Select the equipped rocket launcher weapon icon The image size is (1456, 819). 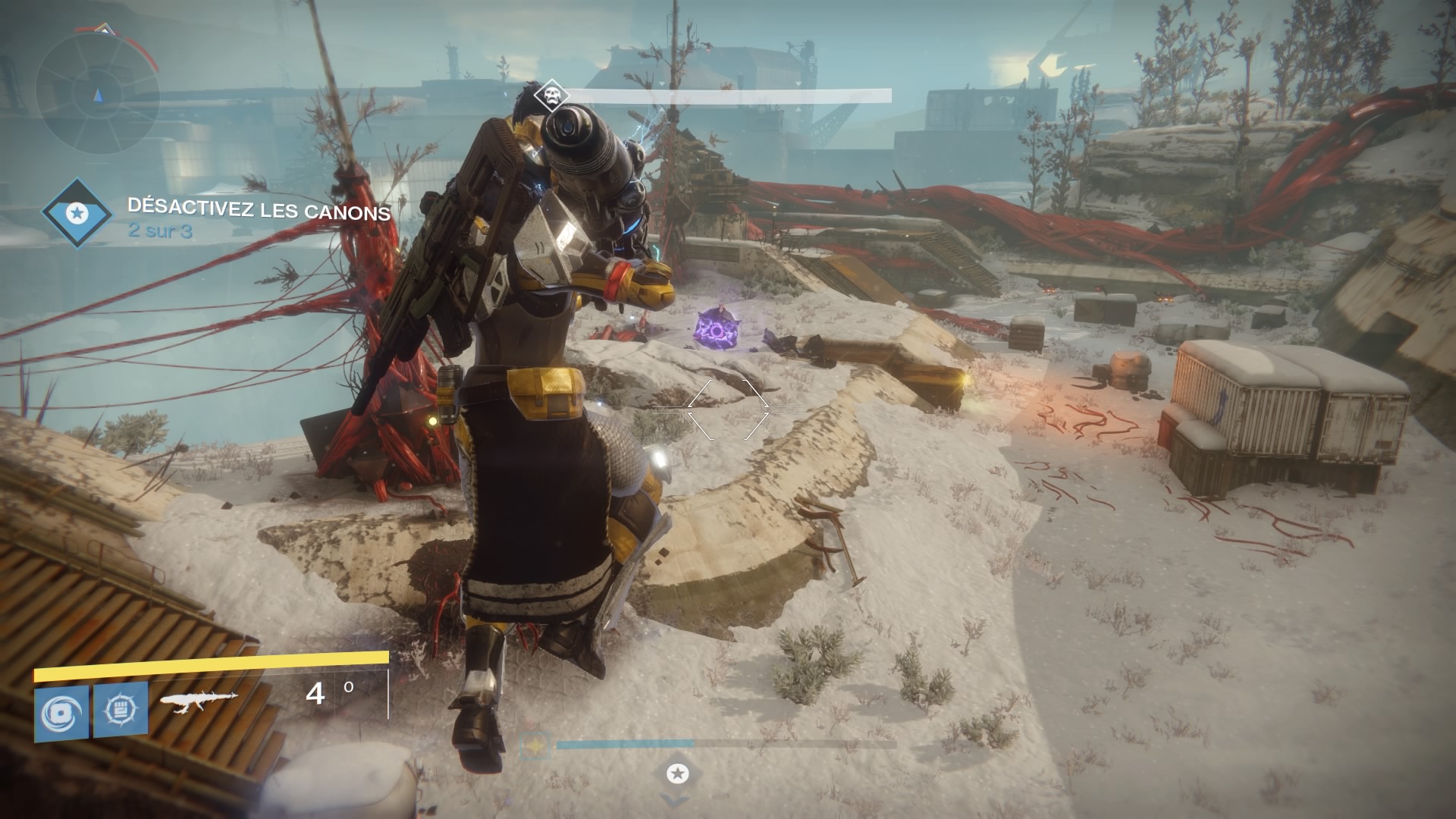[199, 702]
